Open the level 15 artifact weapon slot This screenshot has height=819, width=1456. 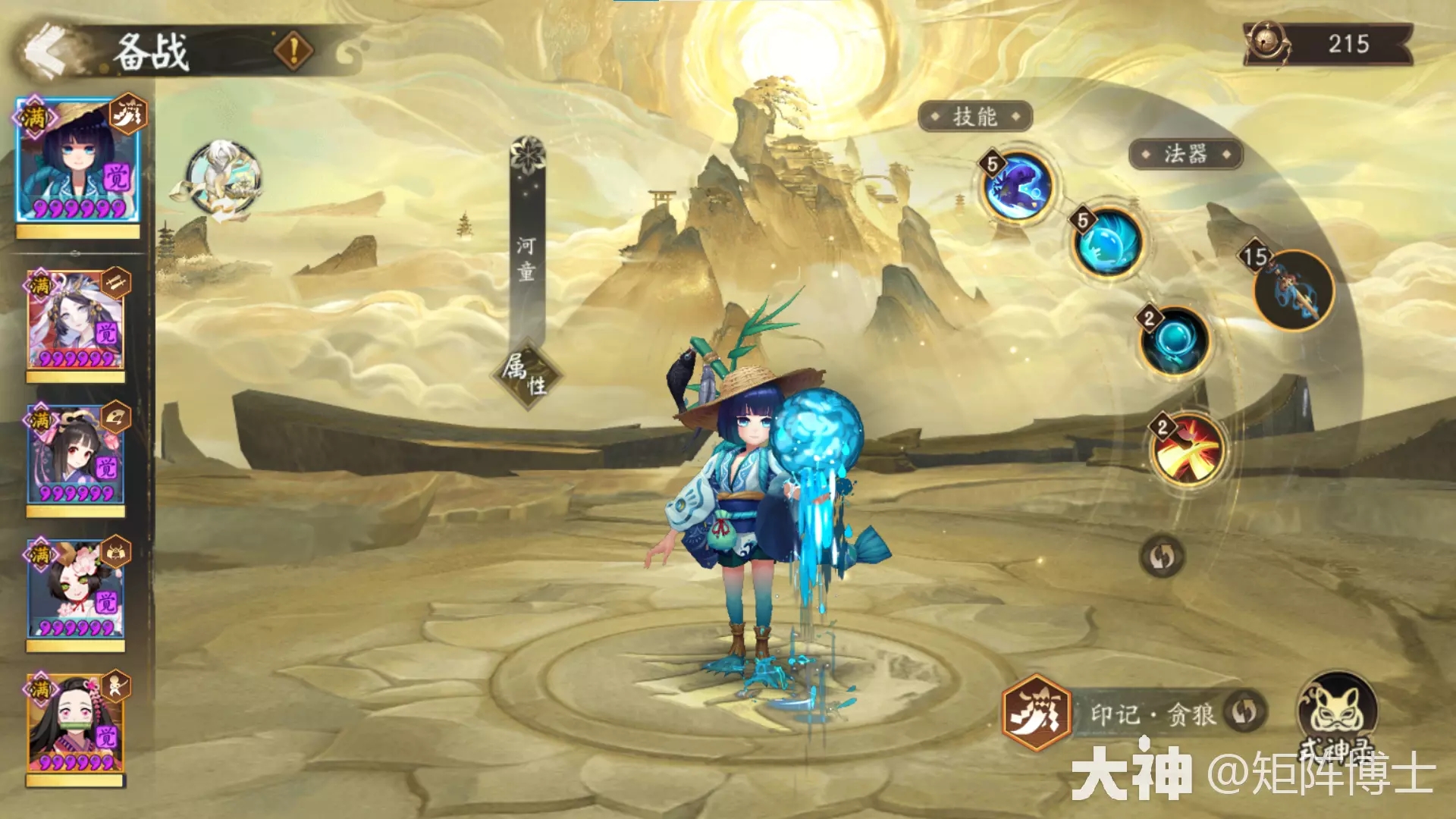click(x=1294, y=291)
